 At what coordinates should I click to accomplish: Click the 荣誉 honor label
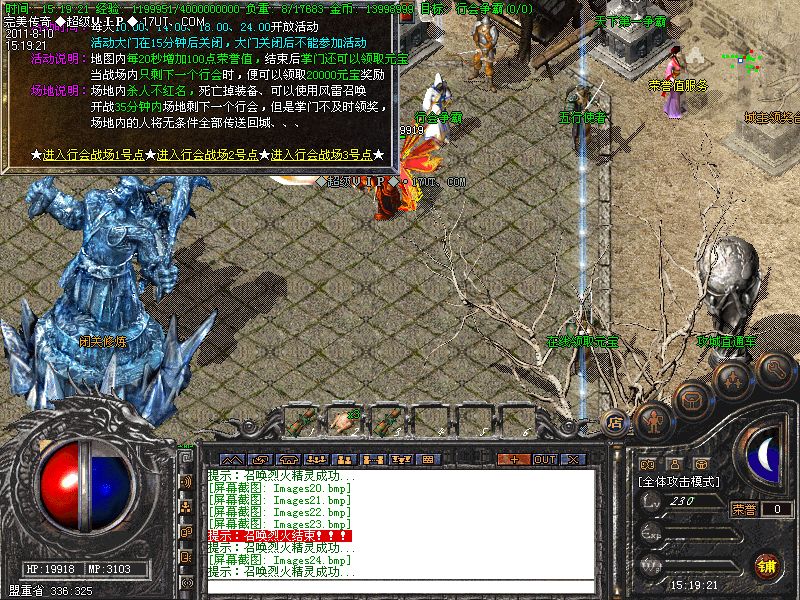(x=744, y=509)
